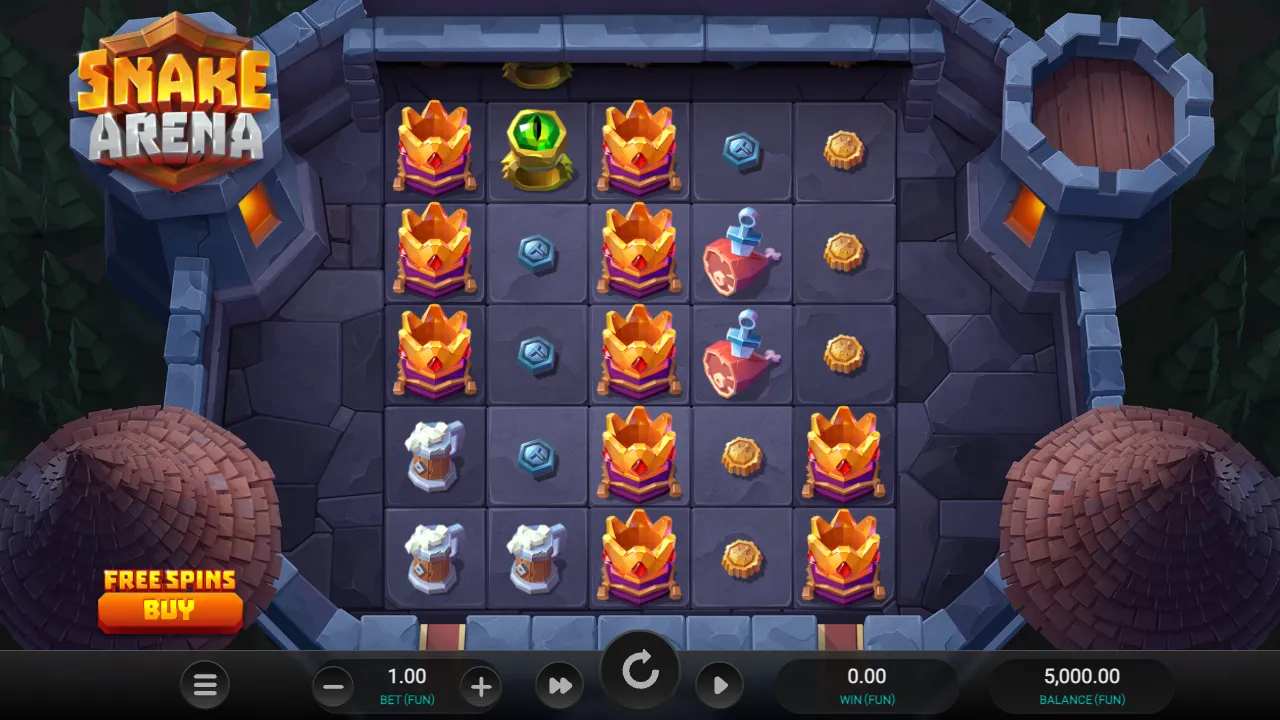Open the Free Spins Buy feature
The width and height of the screenshot is (1280, 720).
click(x=170, y=610)
